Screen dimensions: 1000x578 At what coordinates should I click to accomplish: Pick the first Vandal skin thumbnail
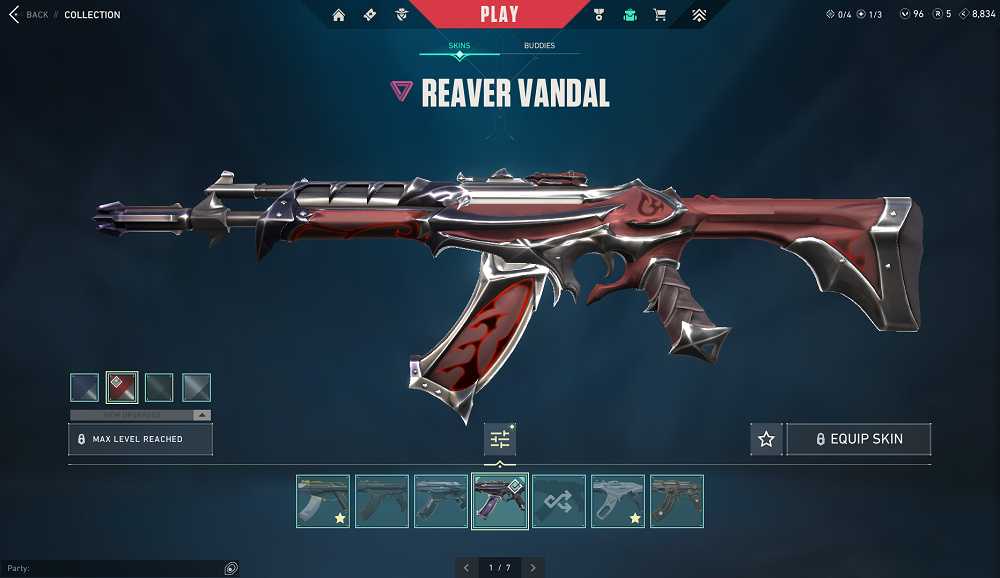click(323, 501)
